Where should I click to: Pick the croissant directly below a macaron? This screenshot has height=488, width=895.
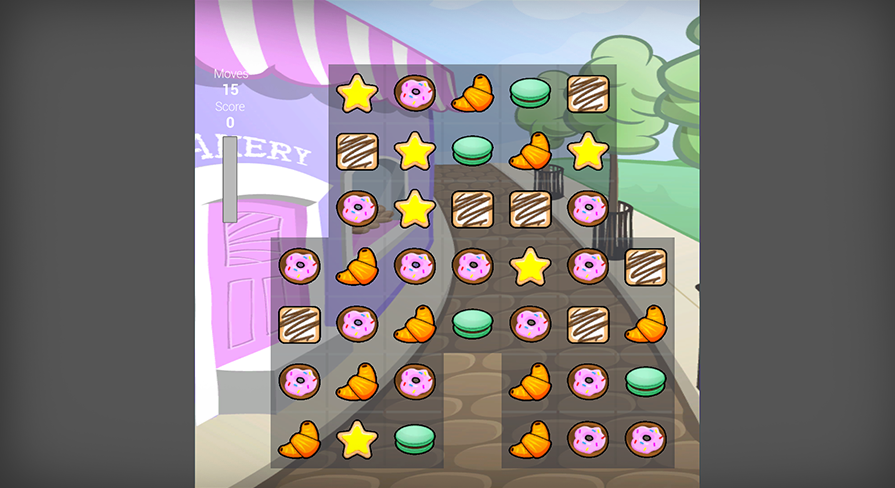pos(530,151)
